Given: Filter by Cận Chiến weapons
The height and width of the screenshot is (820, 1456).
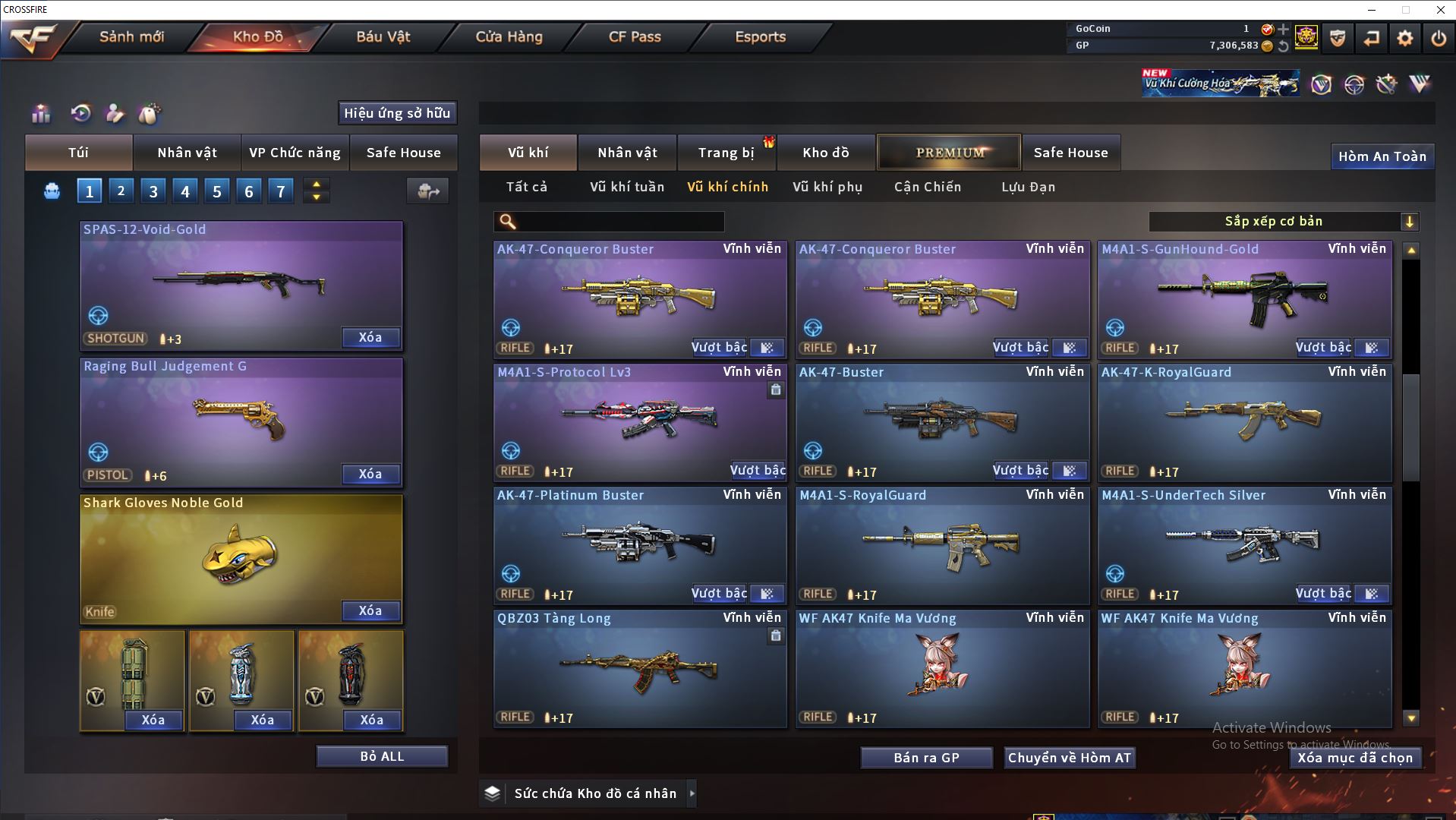Looking at the screenshot, I should click(928, 187).
